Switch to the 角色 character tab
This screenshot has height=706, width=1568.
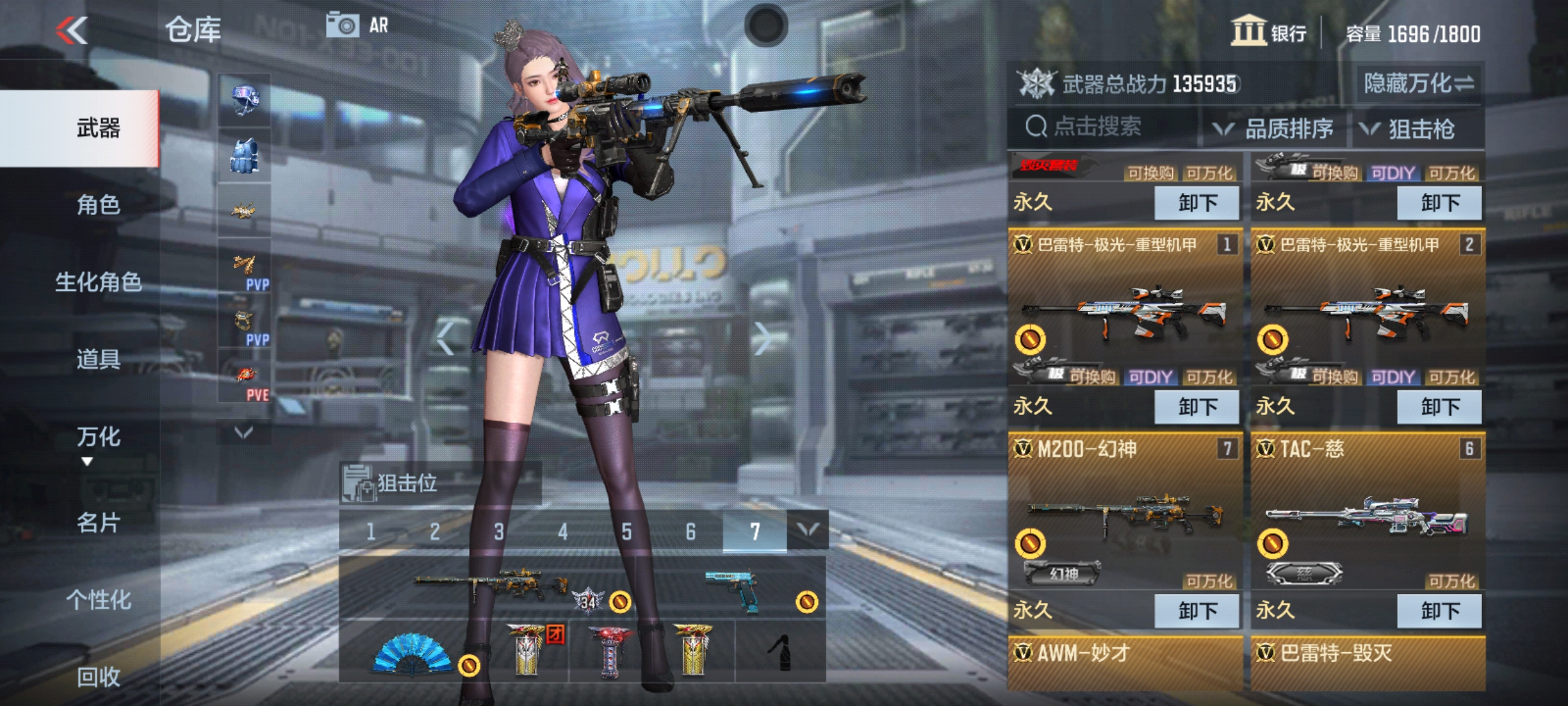coord(98,205)
